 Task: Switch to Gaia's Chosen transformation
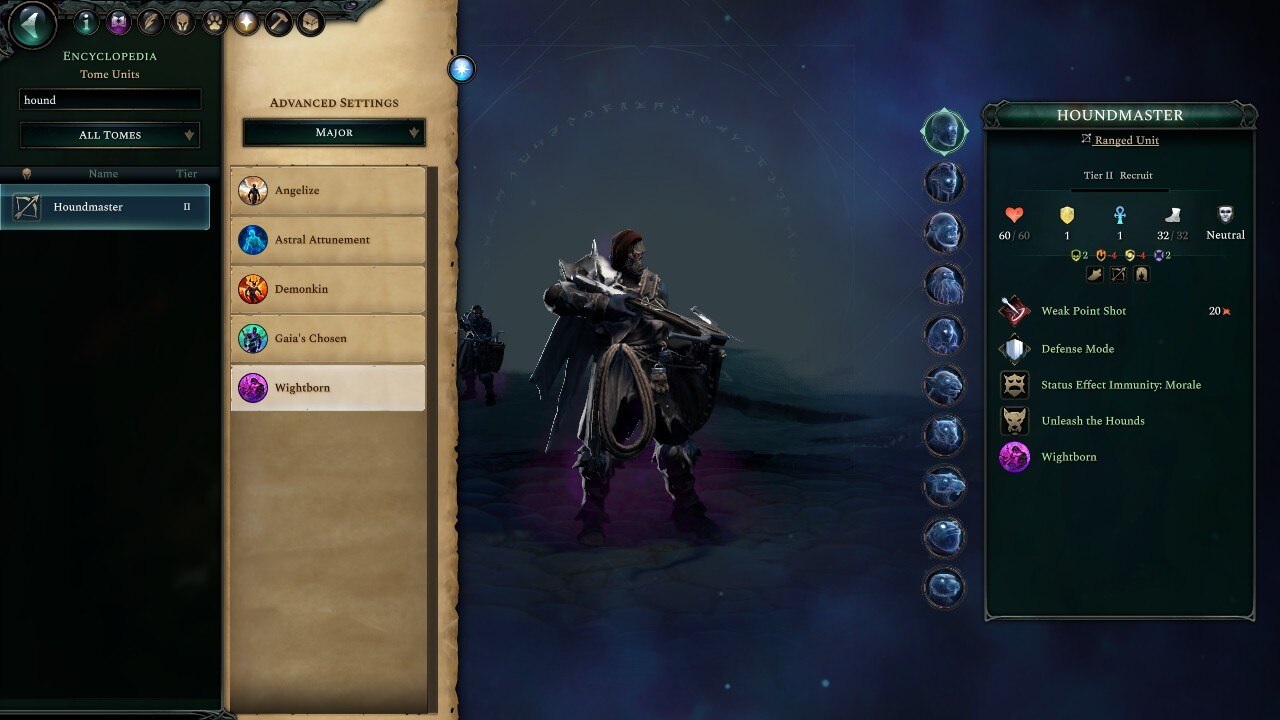(x=330, y=338)
